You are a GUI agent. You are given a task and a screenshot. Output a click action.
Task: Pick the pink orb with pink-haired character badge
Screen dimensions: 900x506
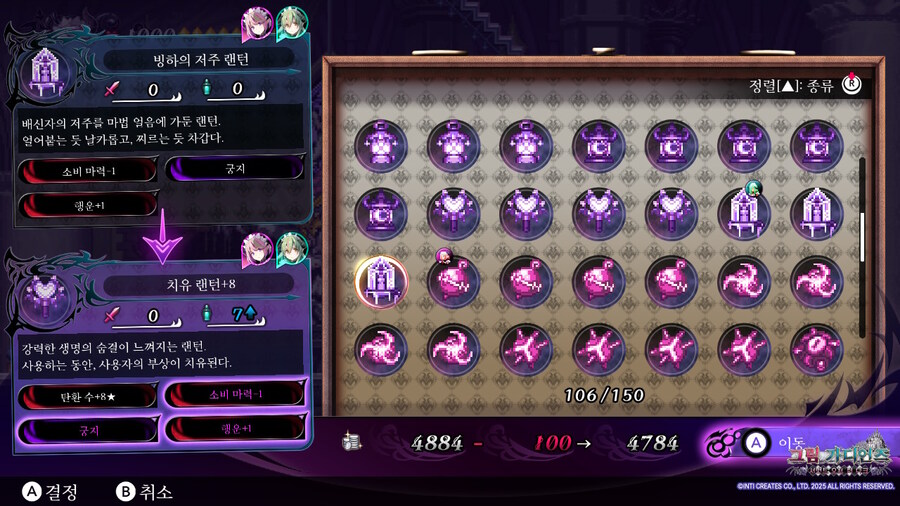[453, 280]
